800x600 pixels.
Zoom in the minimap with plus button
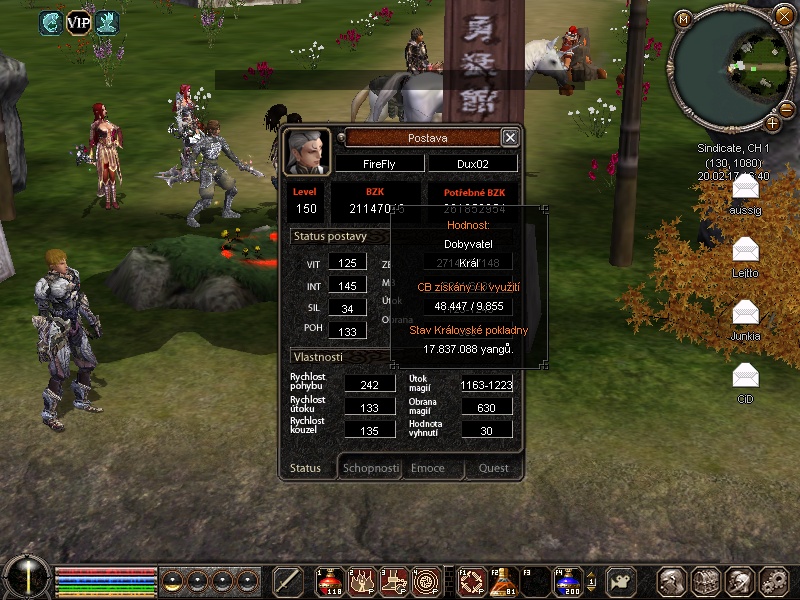coord(773,124)
